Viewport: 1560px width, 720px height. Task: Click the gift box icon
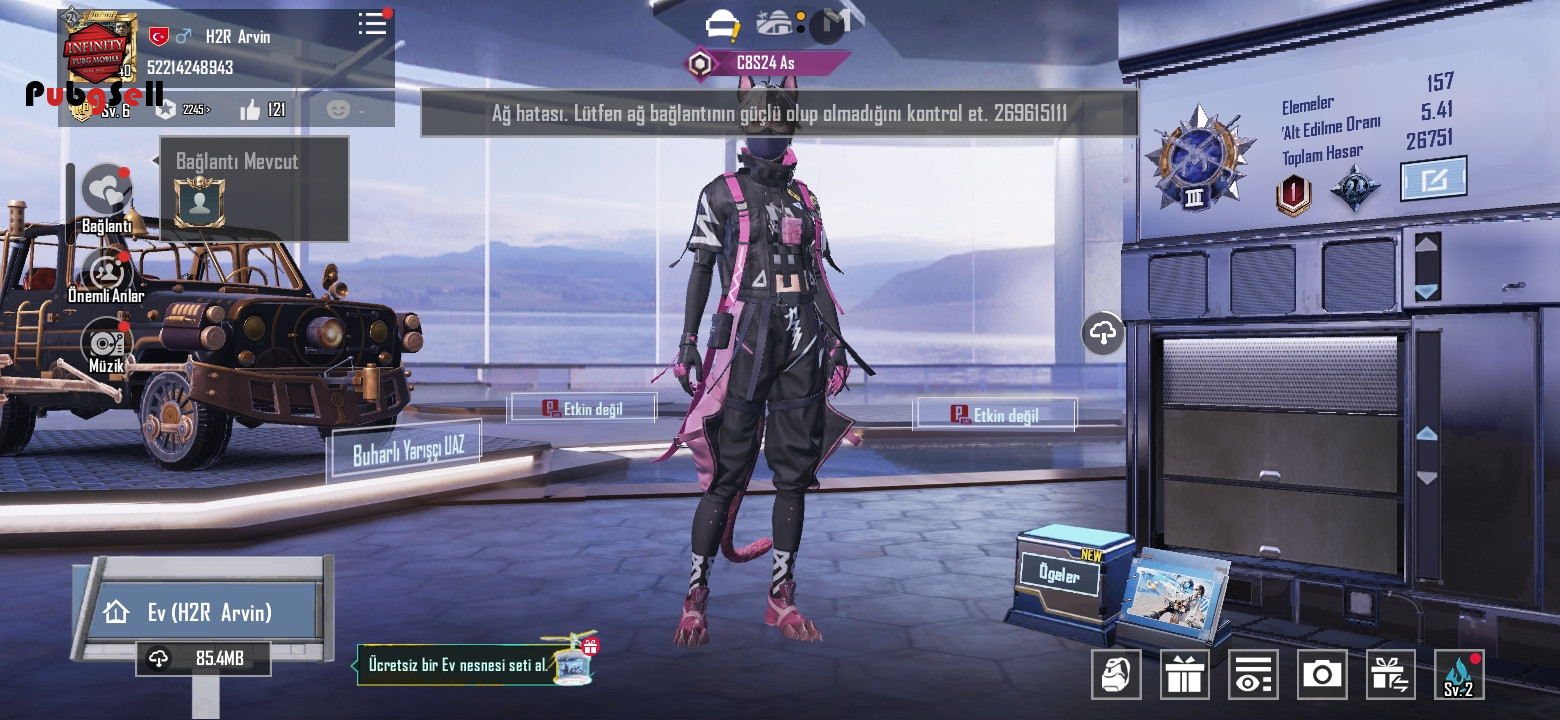tap(1184, 675)
